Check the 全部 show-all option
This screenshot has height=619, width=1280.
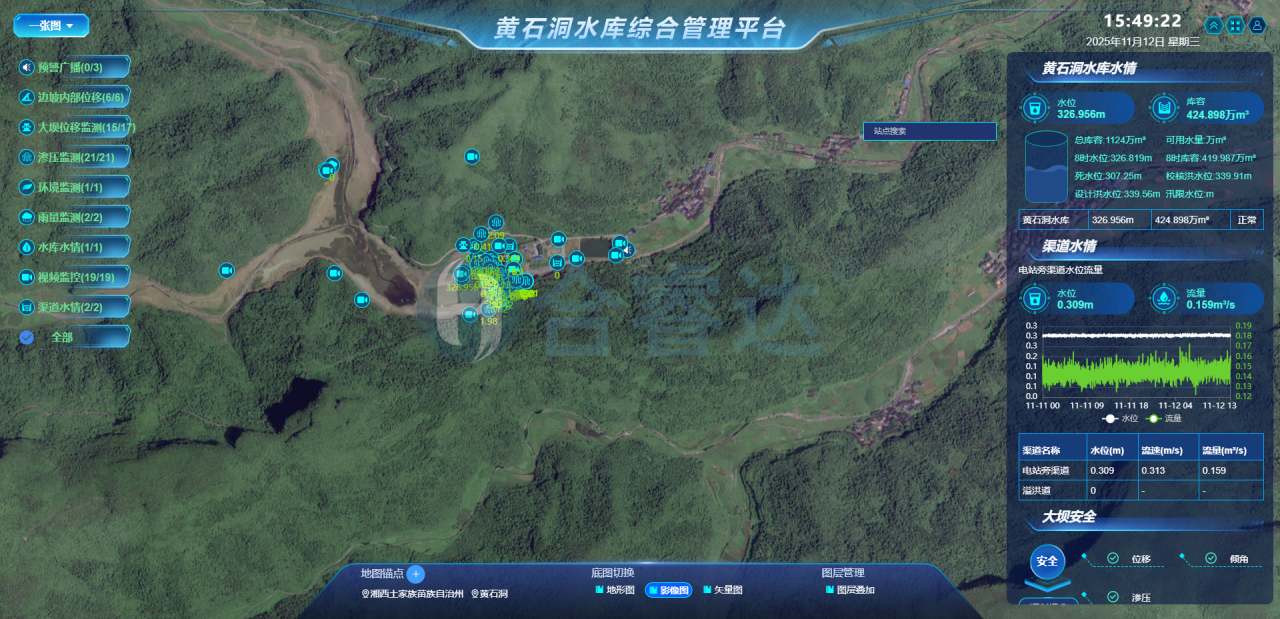[27, 337]
